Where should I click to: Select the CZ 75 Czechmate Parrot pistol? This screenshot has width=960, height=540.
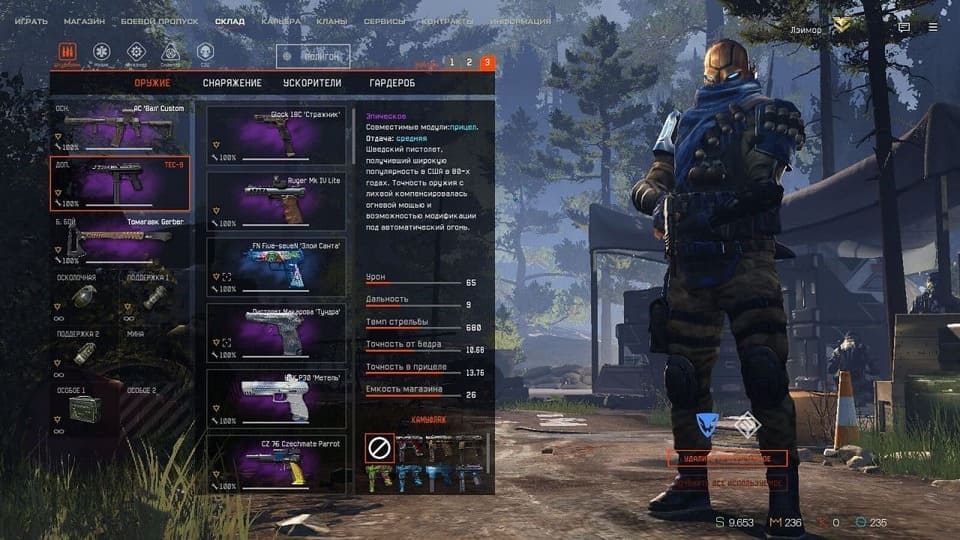(276, 463)
